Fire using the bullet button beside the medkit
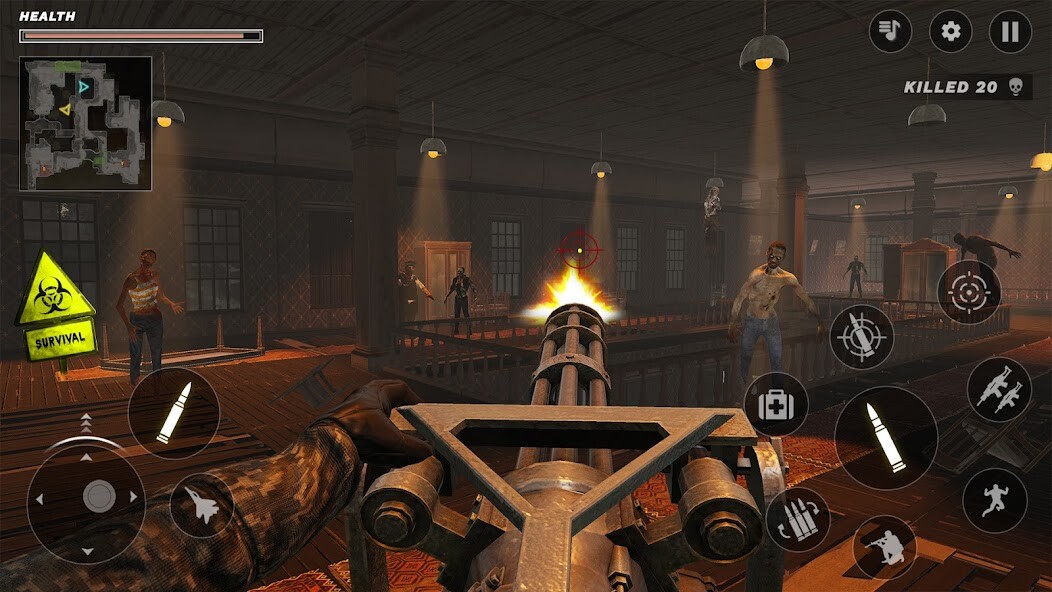1052x592 pixels. point(886,438)
